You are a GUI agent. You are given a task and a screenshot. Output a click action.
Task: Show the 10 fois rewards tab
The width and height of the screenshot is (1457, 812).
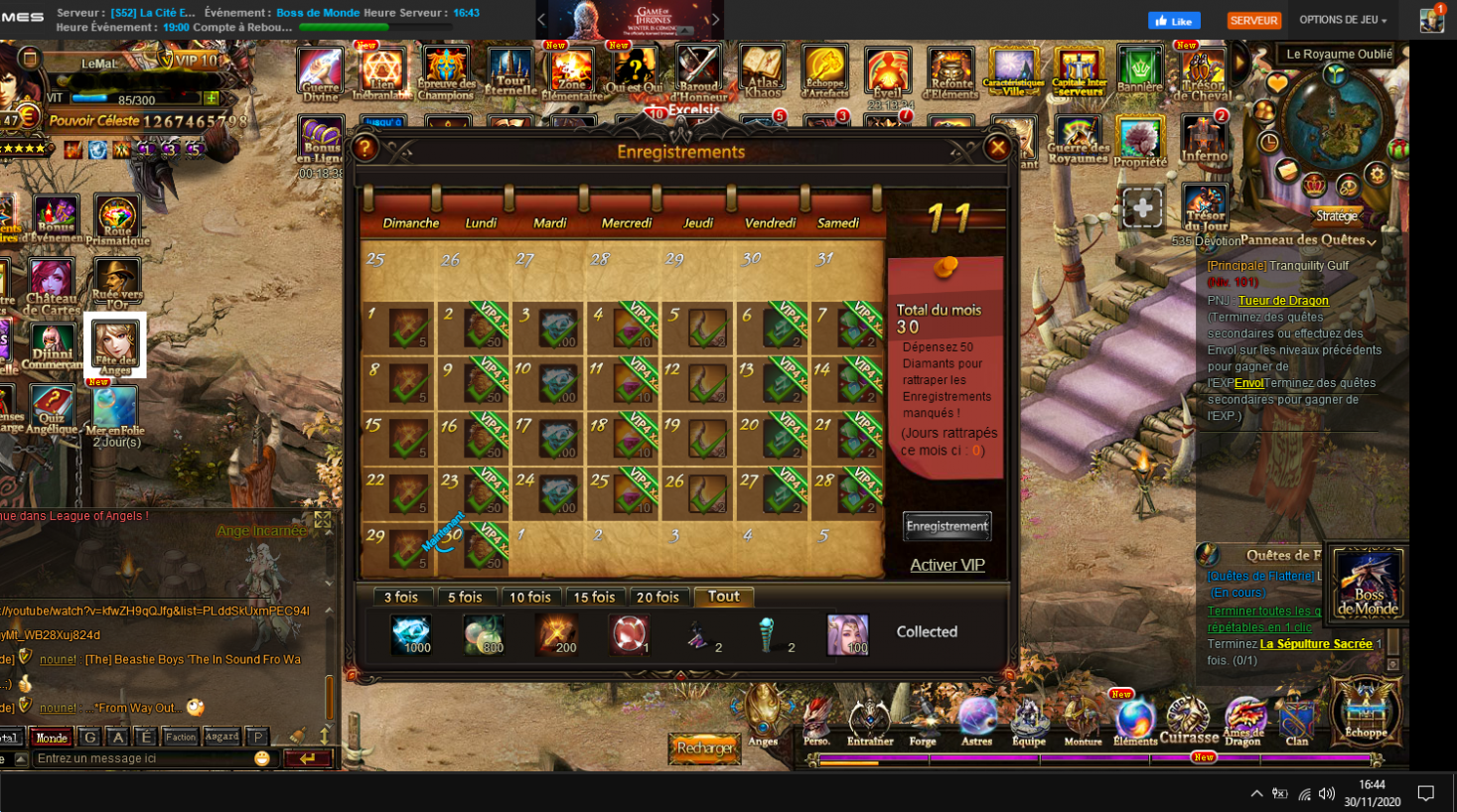(x=529, y=597)
